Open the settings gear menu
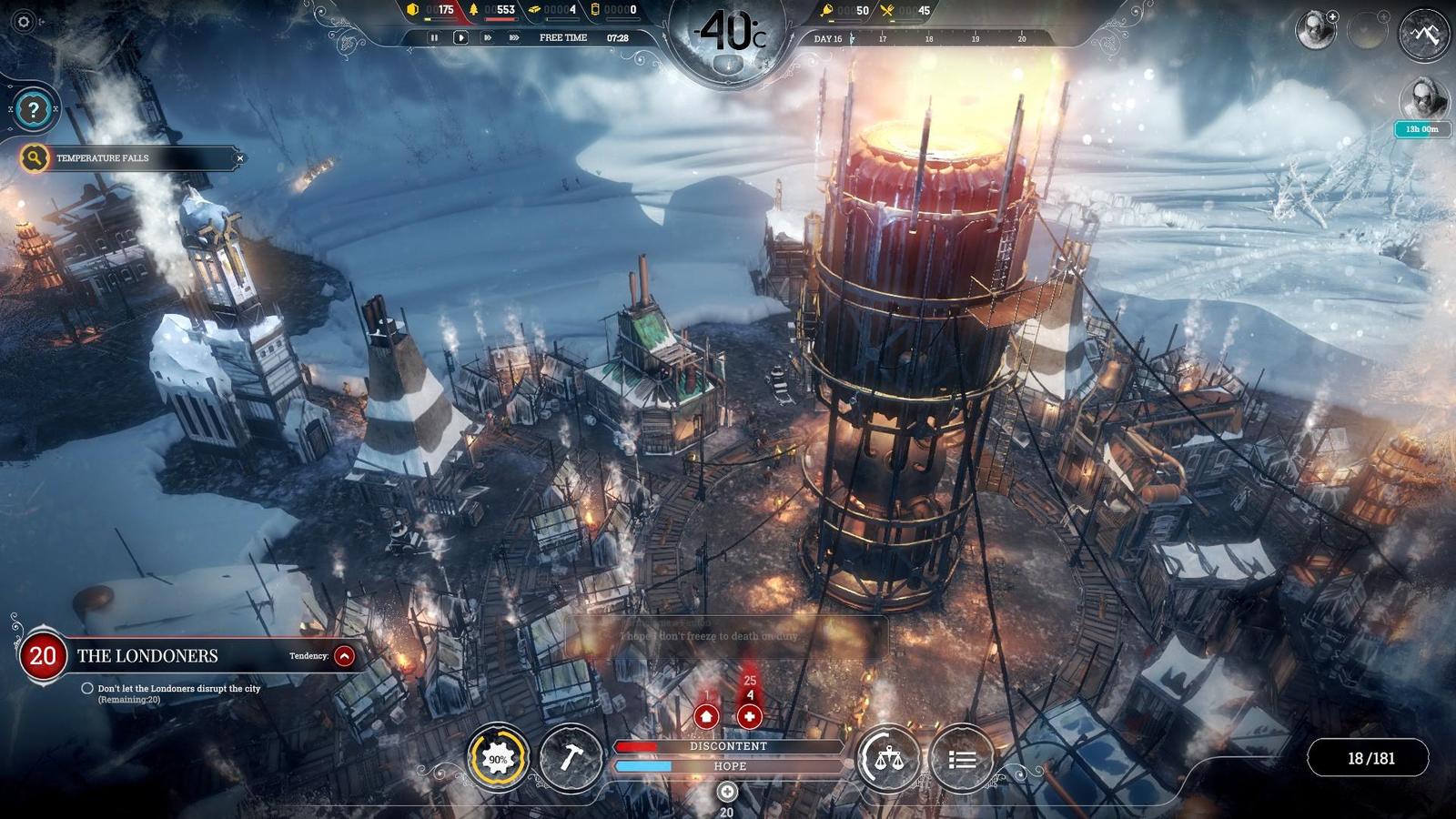Screen dimensions: 1456x819 [x=25, y=22]
